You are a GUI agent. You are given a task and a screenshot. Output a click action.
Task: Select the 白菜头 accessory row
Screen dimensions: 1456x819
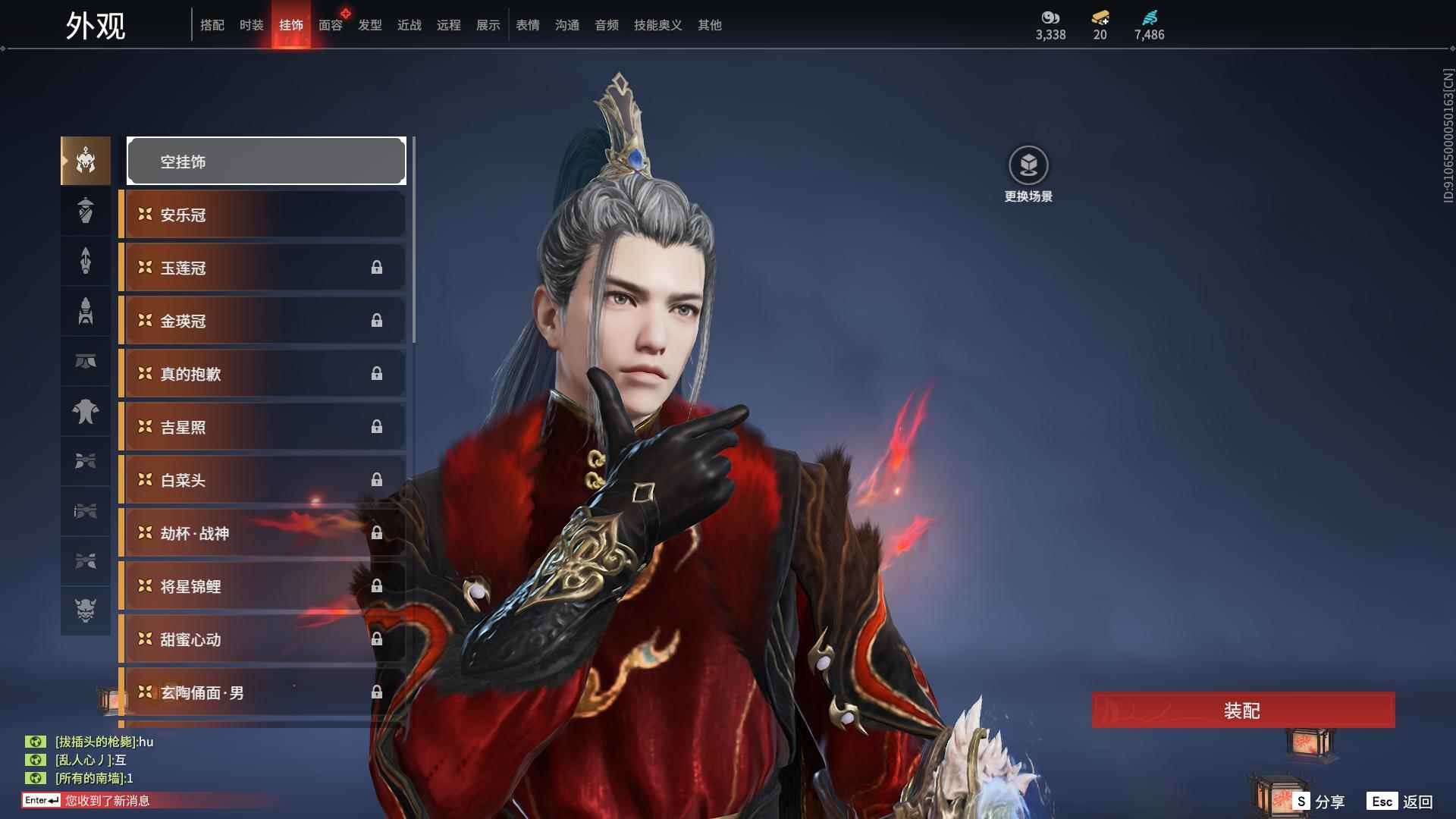(262, 480)
